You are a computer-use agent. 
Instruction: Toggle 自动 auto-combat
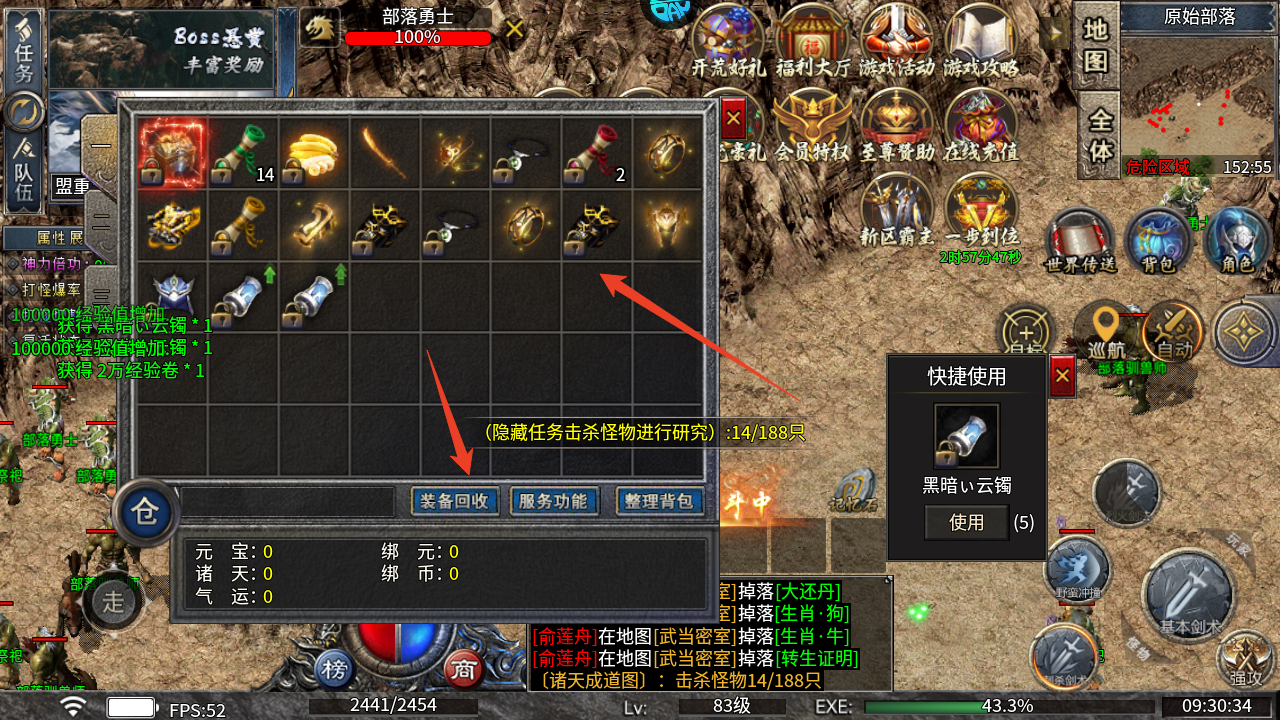pos(1173,331)
